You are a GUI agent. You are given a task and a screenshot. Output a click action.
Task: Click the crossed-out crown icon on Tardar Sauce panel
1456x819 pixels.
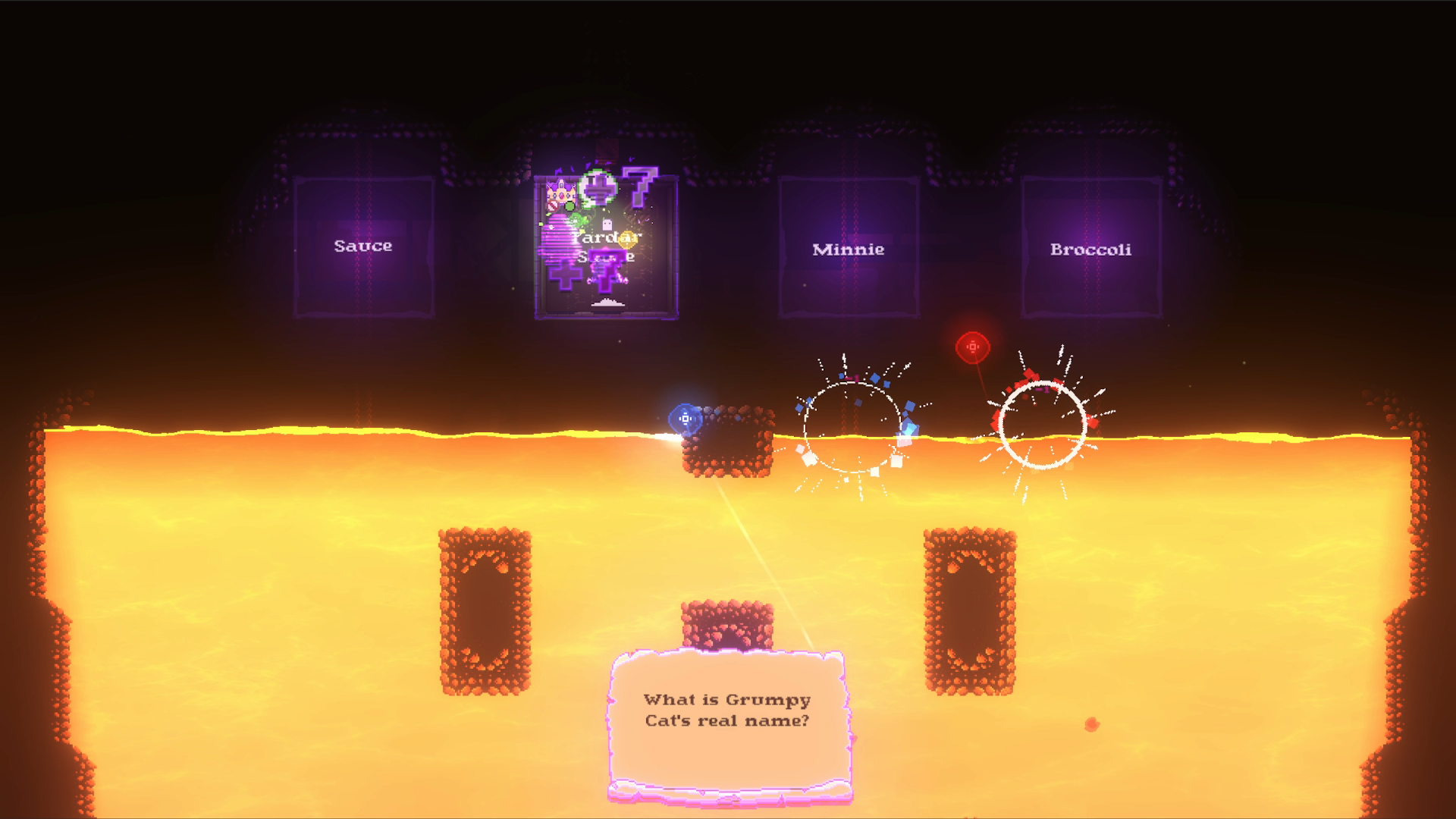pos(561,194)
